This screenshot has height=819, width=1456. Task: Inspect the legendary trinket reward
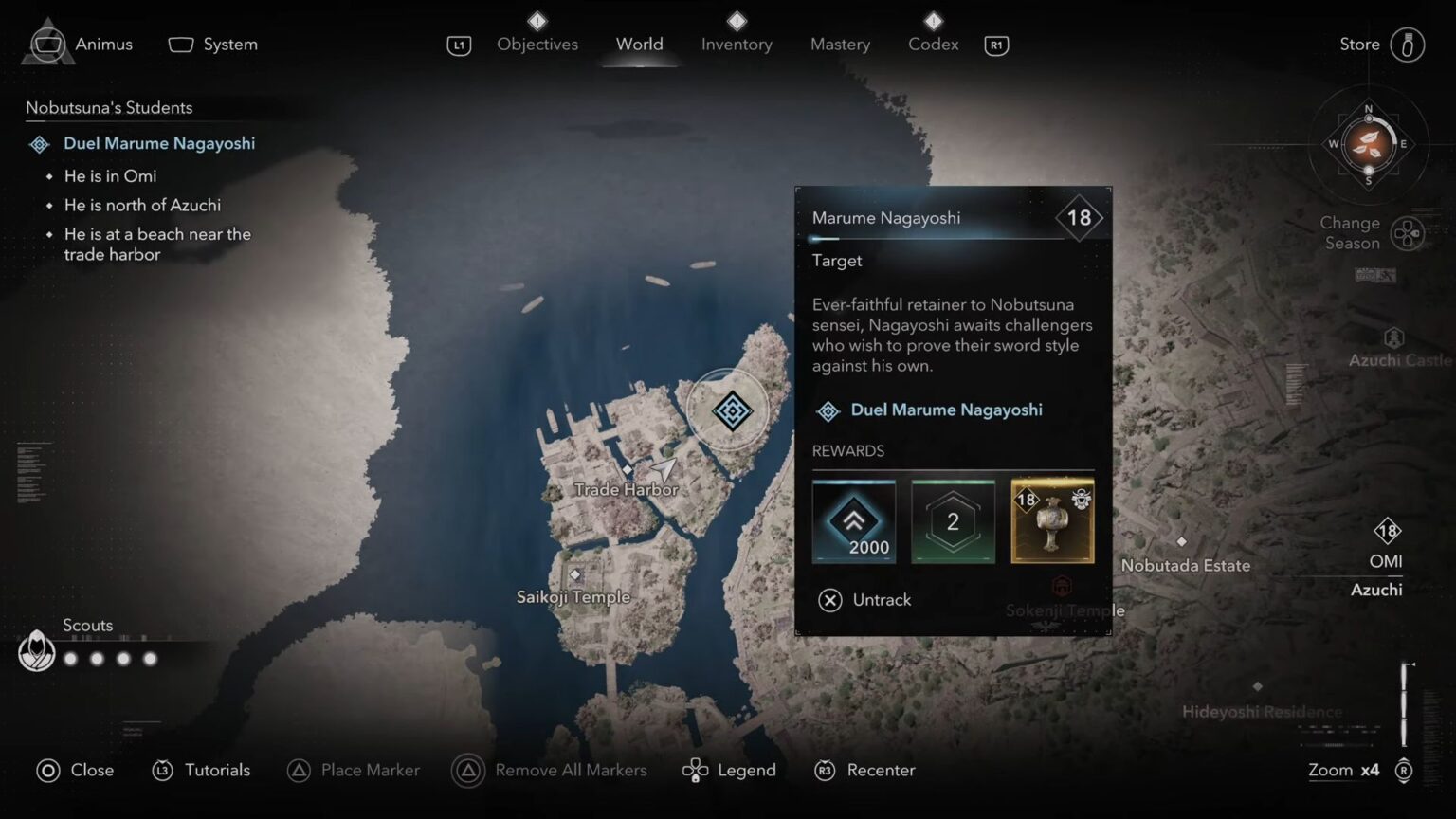pos(1052,520)
